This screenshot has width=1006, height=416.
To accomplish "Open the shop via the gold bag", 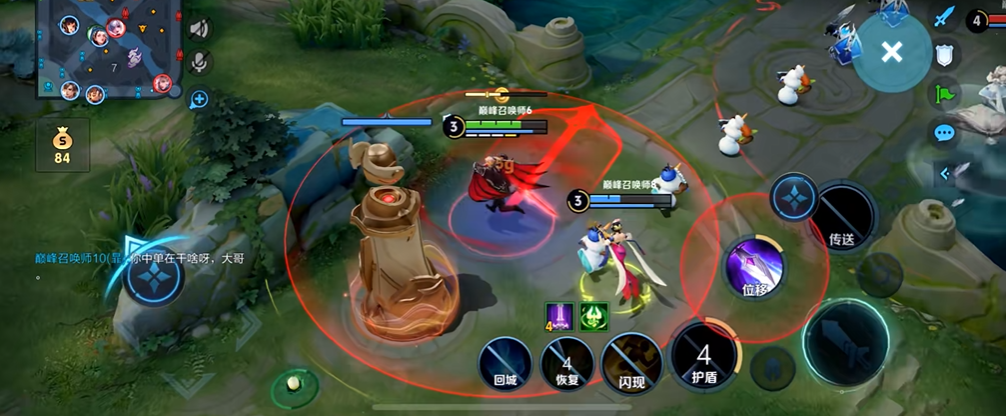I will click(x=62, y=145).
